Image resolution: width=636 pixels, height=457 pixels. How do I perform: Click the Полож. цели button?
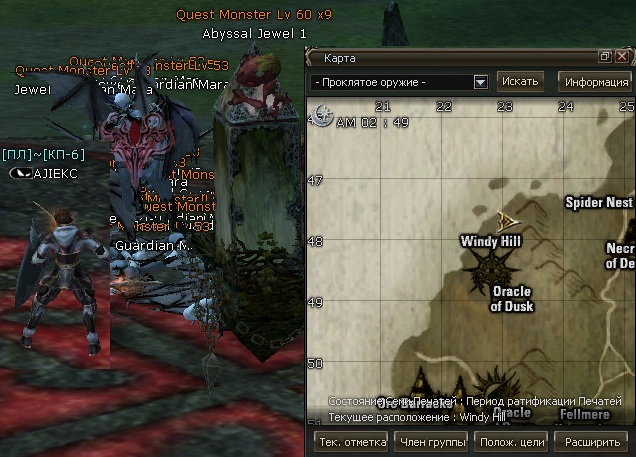tap(511, 441)
